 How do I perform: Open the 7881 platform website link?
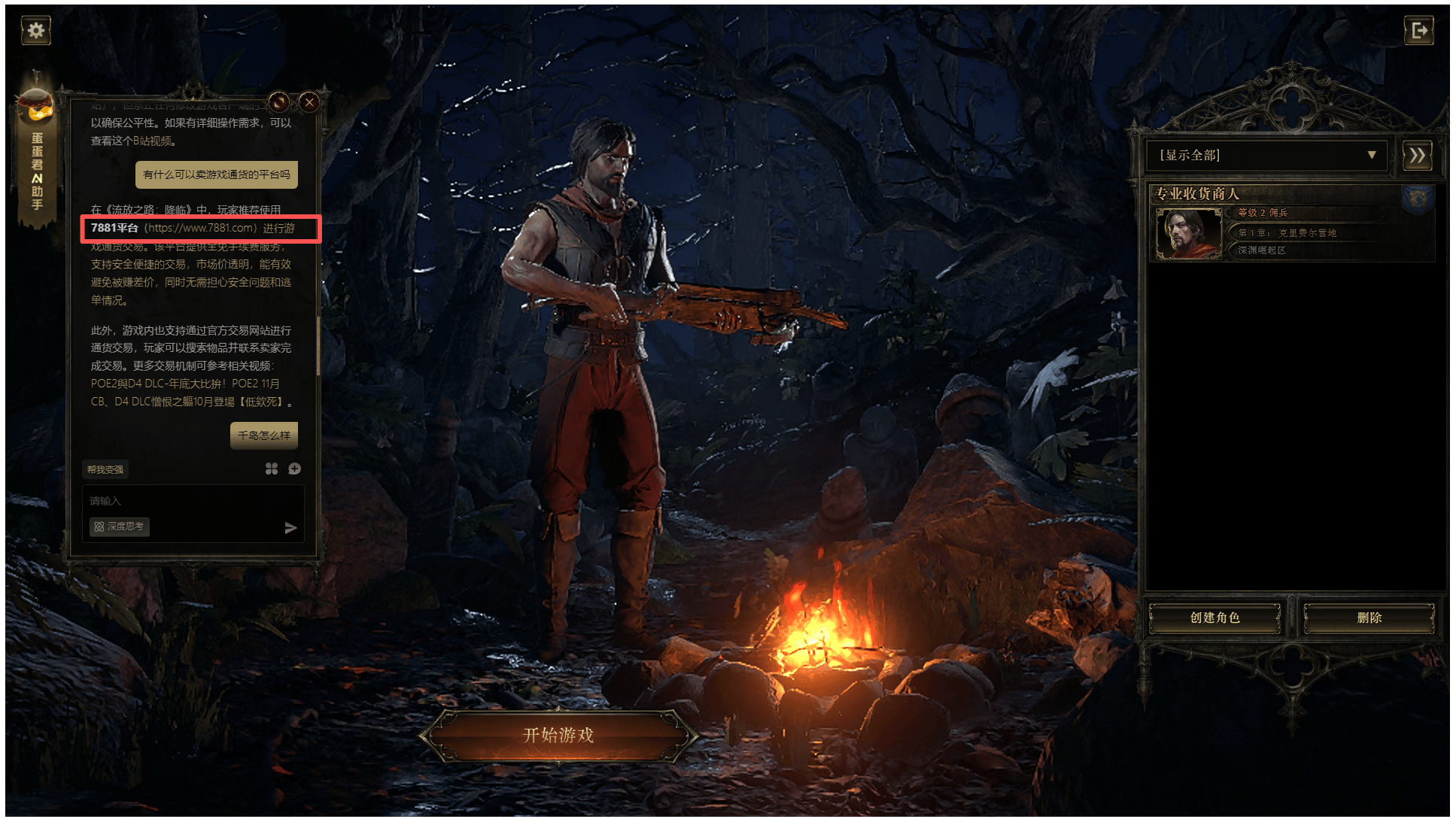200,228
